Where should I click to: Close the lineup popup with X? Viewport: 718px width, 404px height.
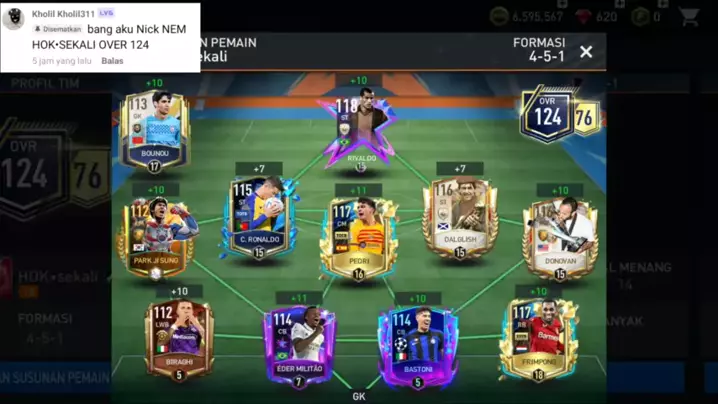click(x=586, y=51)
